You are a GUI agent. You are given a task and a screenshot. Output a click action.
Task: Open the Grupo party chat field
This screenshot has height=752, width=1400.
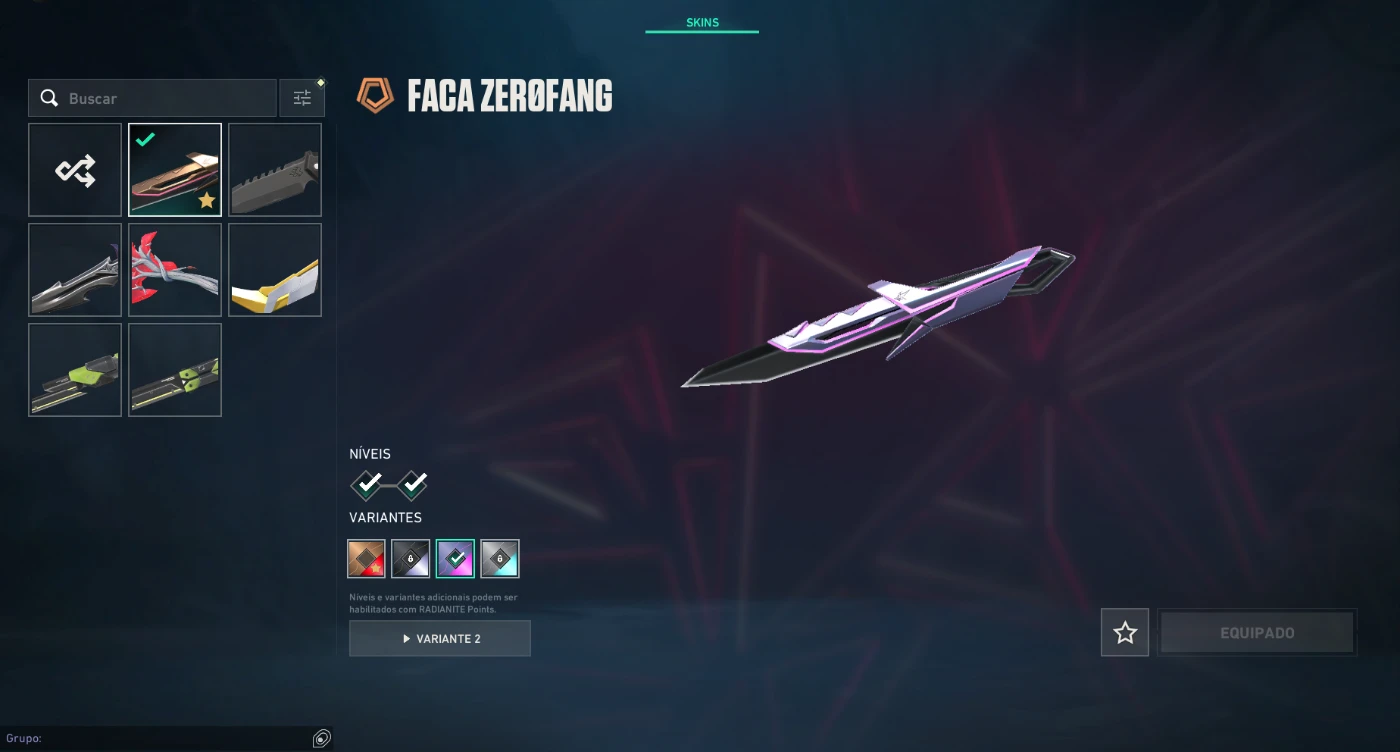coord(170,738)
